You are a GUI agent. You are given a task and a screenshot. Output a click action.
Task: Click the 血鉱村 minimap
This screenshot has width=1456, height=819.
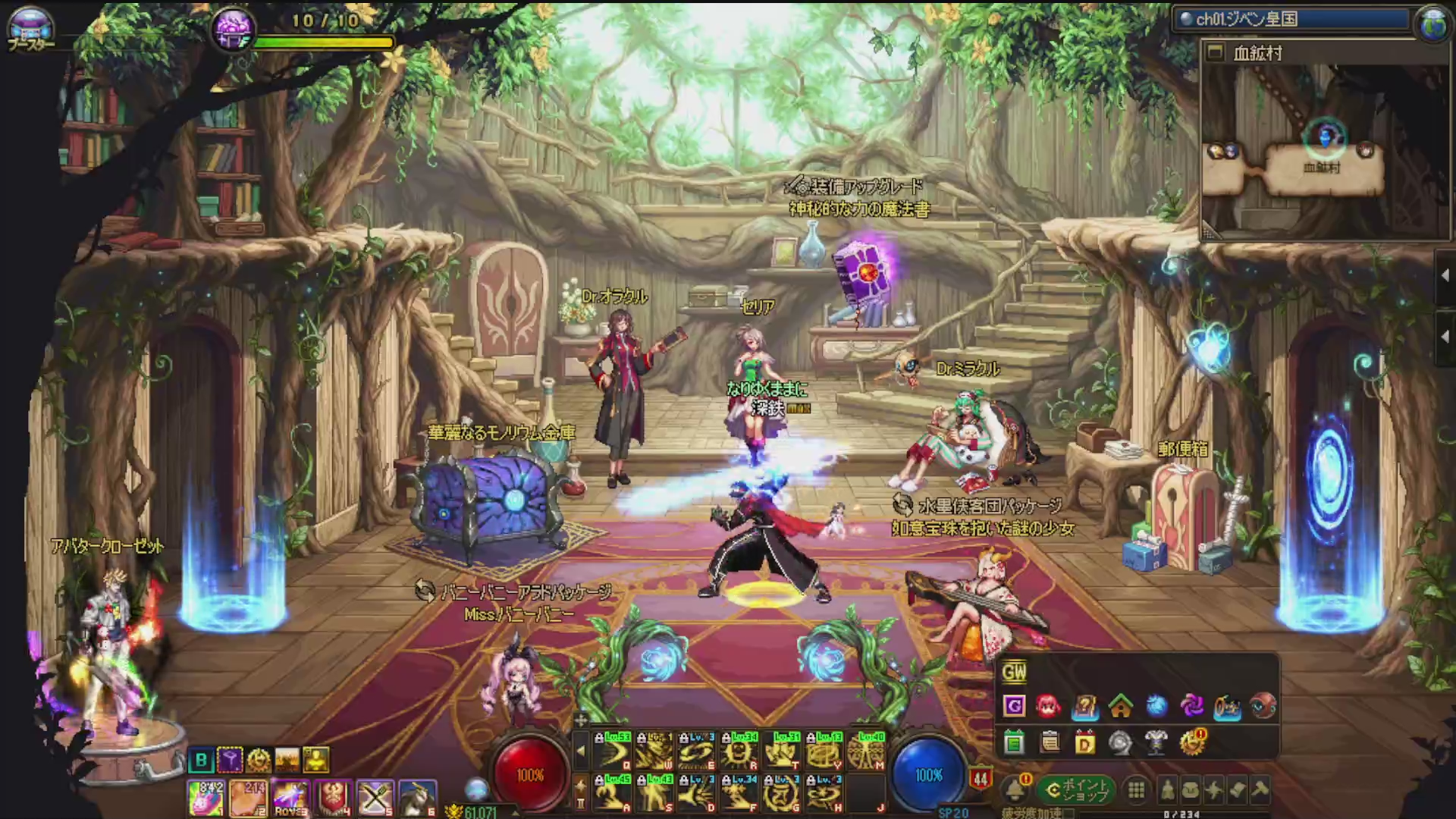pyautogui.click(x=1323, y=152)
